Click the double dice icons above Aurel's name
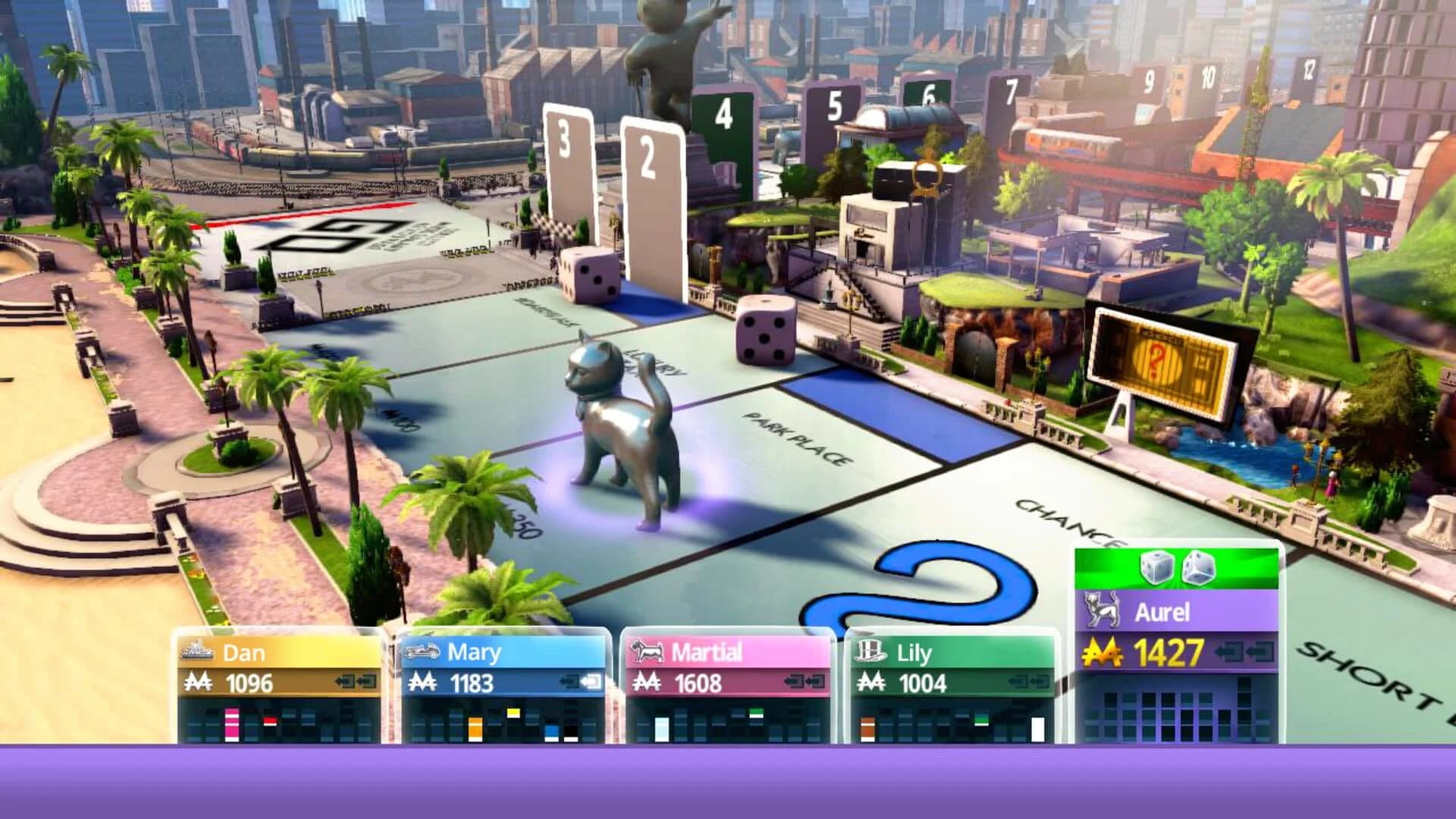 1176,567
